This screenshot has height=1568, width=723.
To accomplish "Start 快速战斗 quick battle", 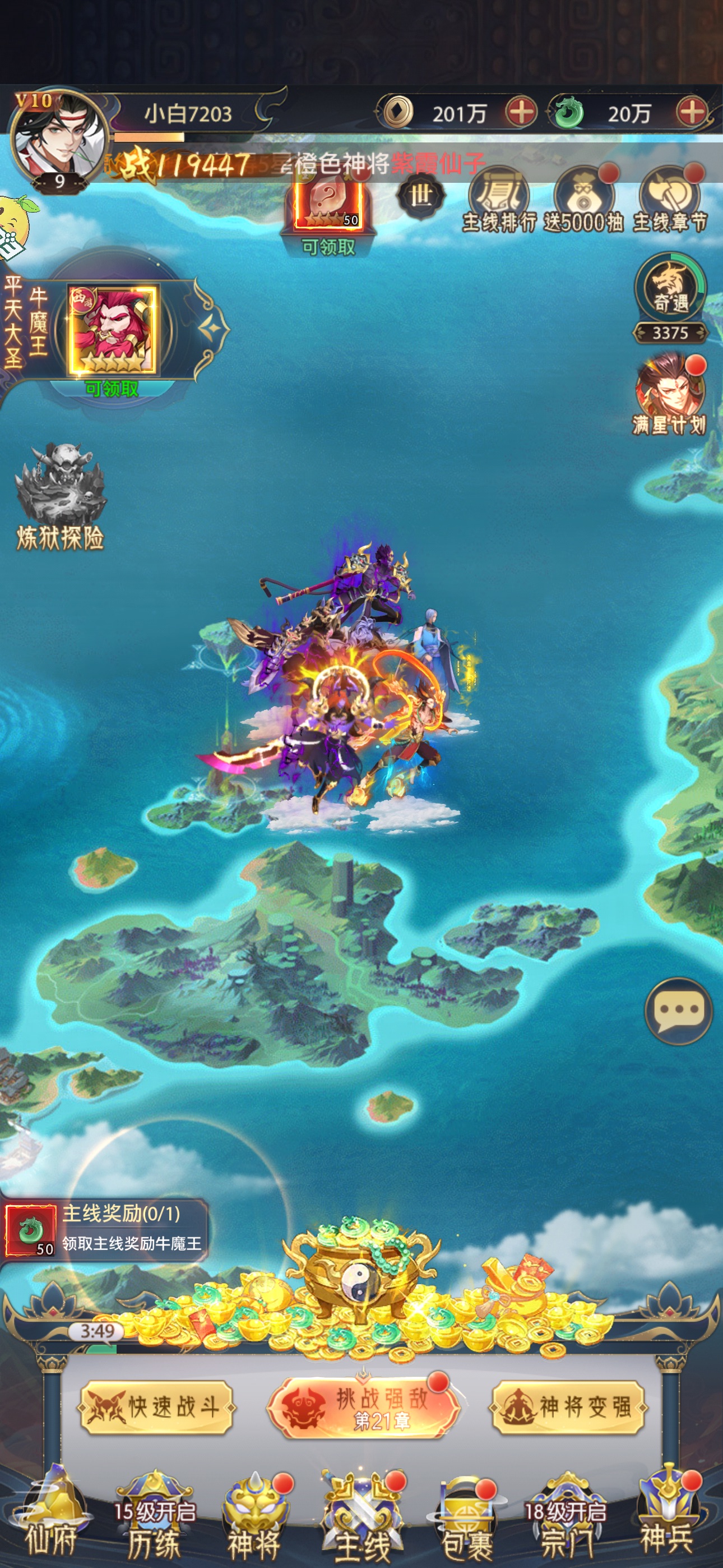I will tap(156, 1407).
